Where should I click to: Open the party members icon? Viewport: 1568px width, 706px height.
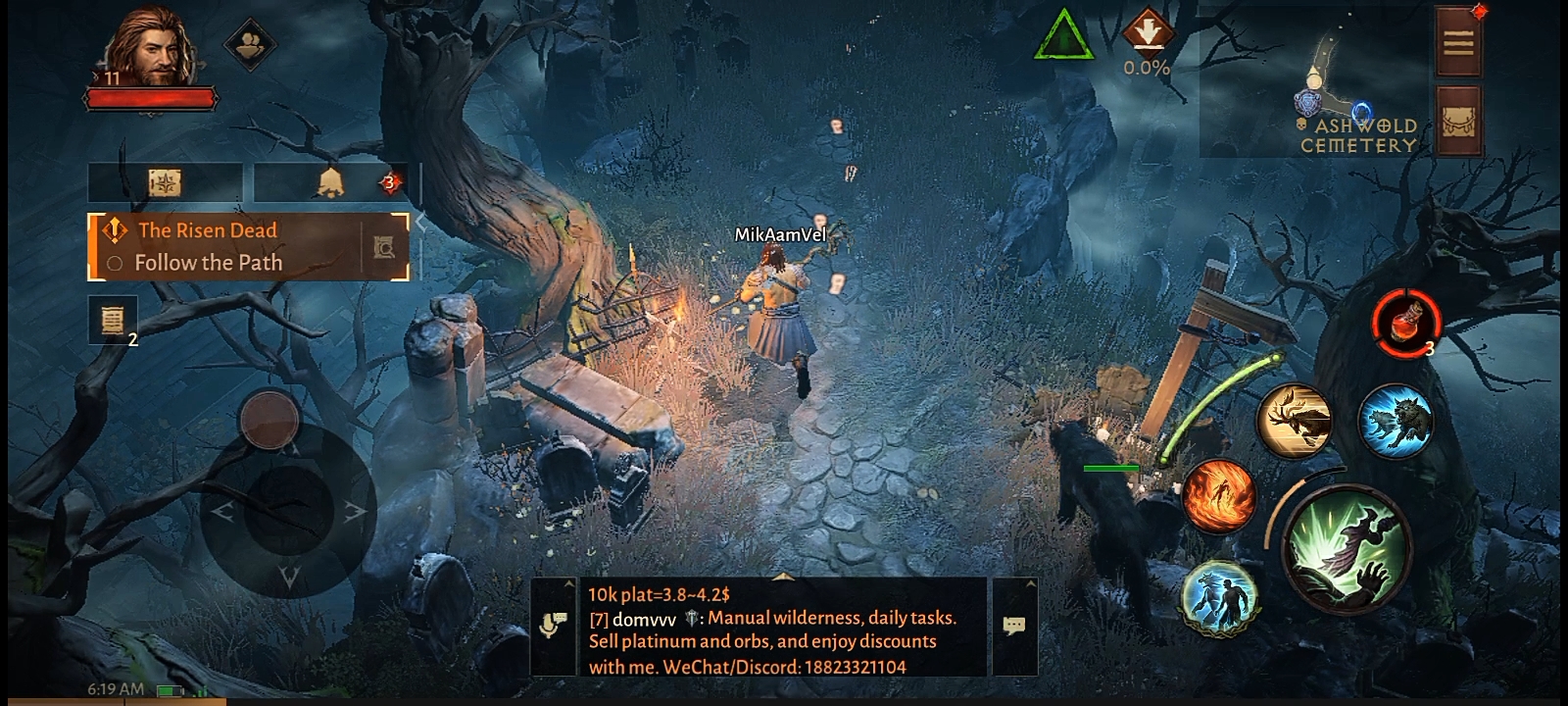click(x=250, y=43)
